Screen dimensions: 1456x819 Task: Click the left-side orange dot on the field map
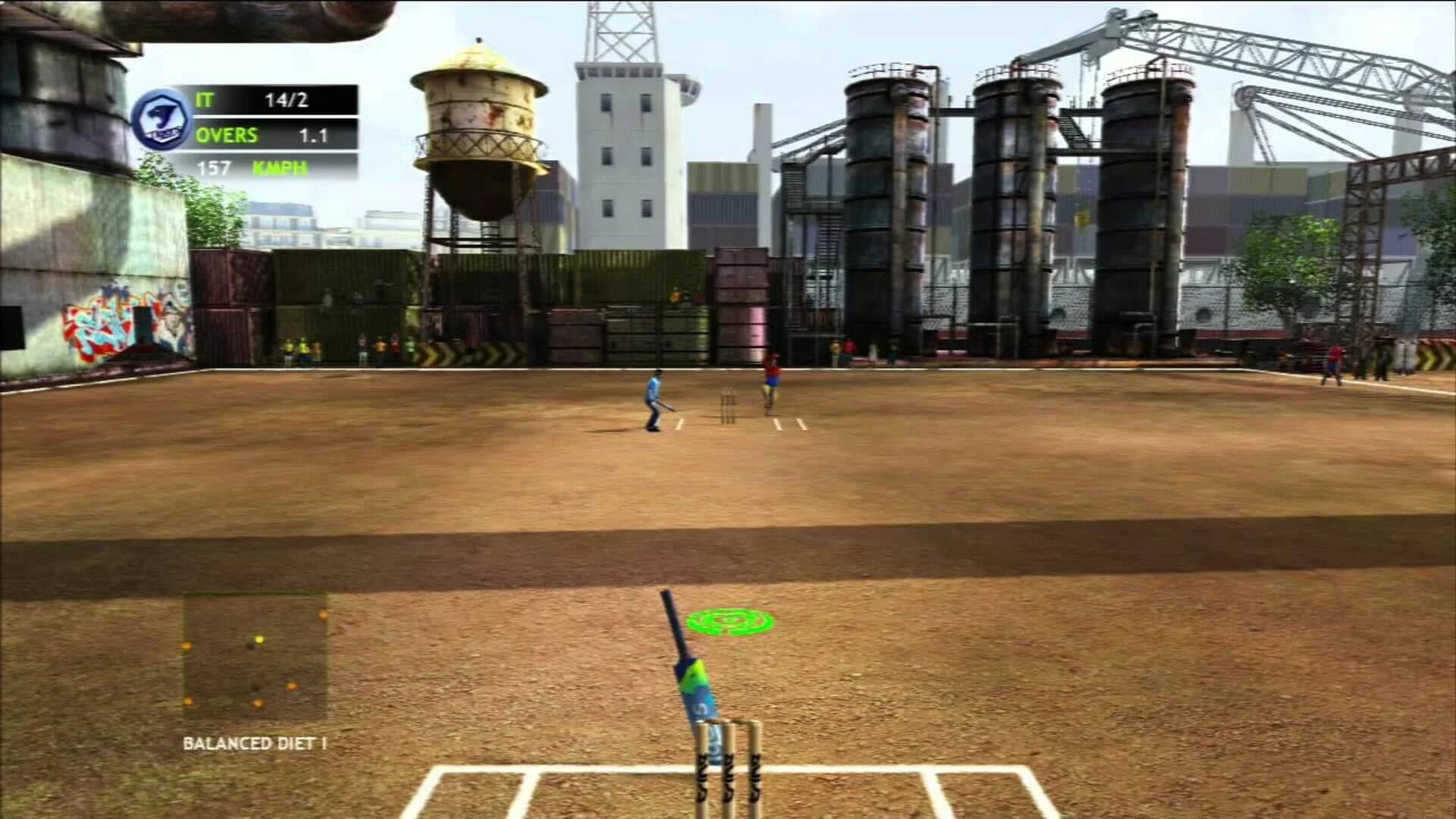point(187,645)
